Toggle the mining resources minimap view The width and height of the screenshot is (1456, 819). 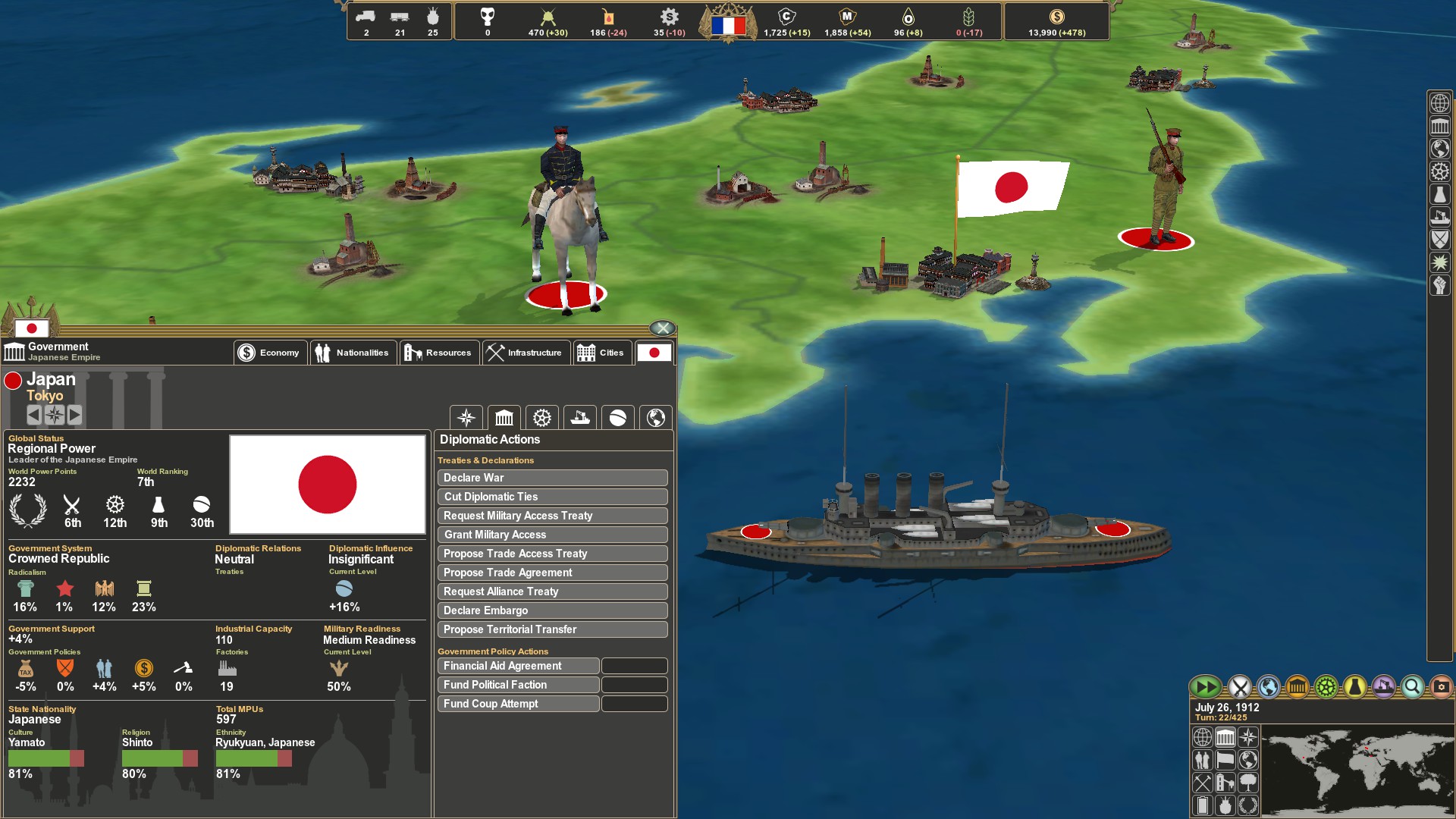[x=1203, y=784]
